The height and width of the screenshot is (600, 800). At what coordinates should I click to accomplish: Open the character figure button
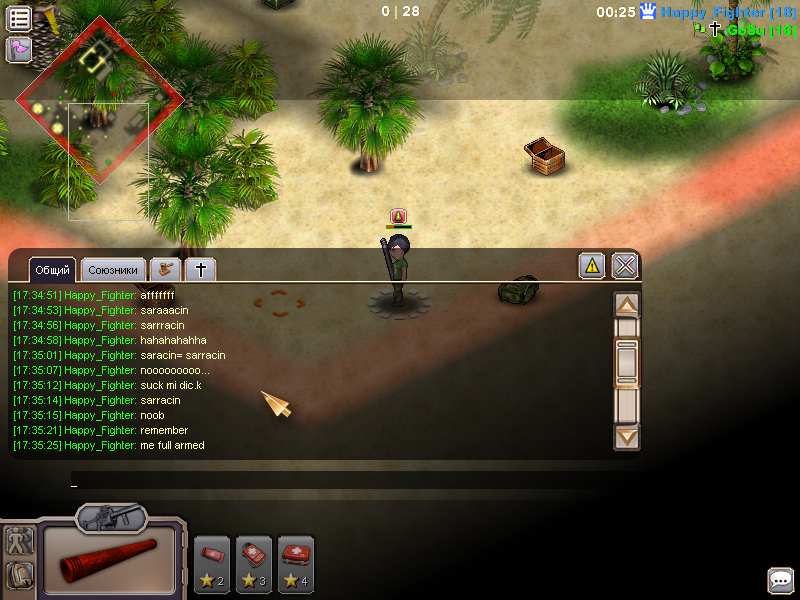pos(19,543)
